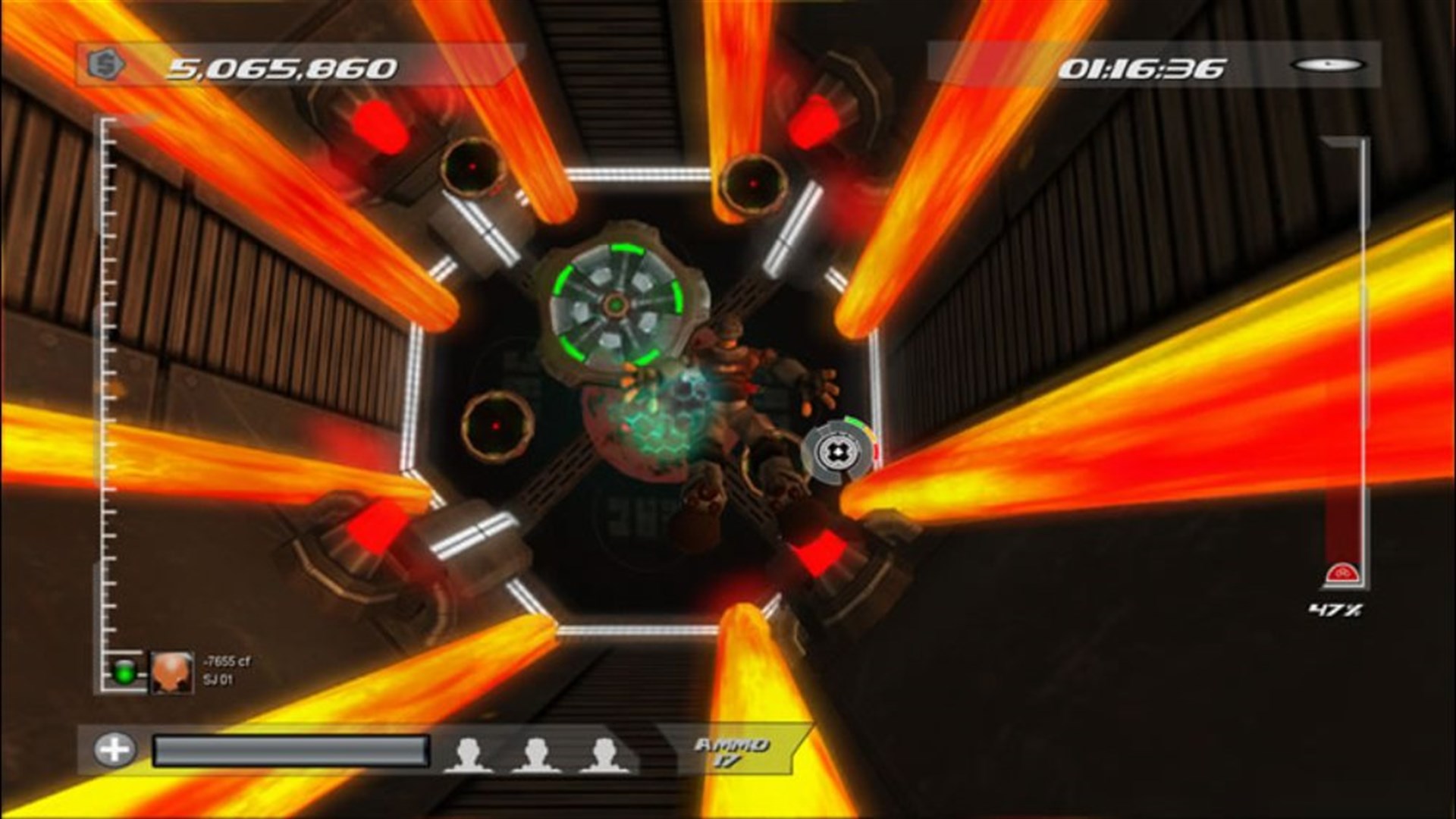The width and height of the screenshot is (1456, 819).
Task: Click the shield icon beside the score
Action: click(x=105, y=67)
